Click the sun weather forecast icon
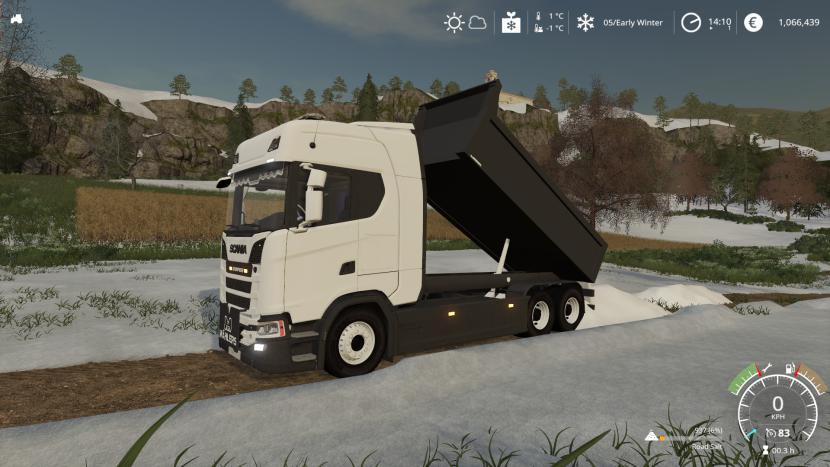830x467 pixels. click(454, 22)
